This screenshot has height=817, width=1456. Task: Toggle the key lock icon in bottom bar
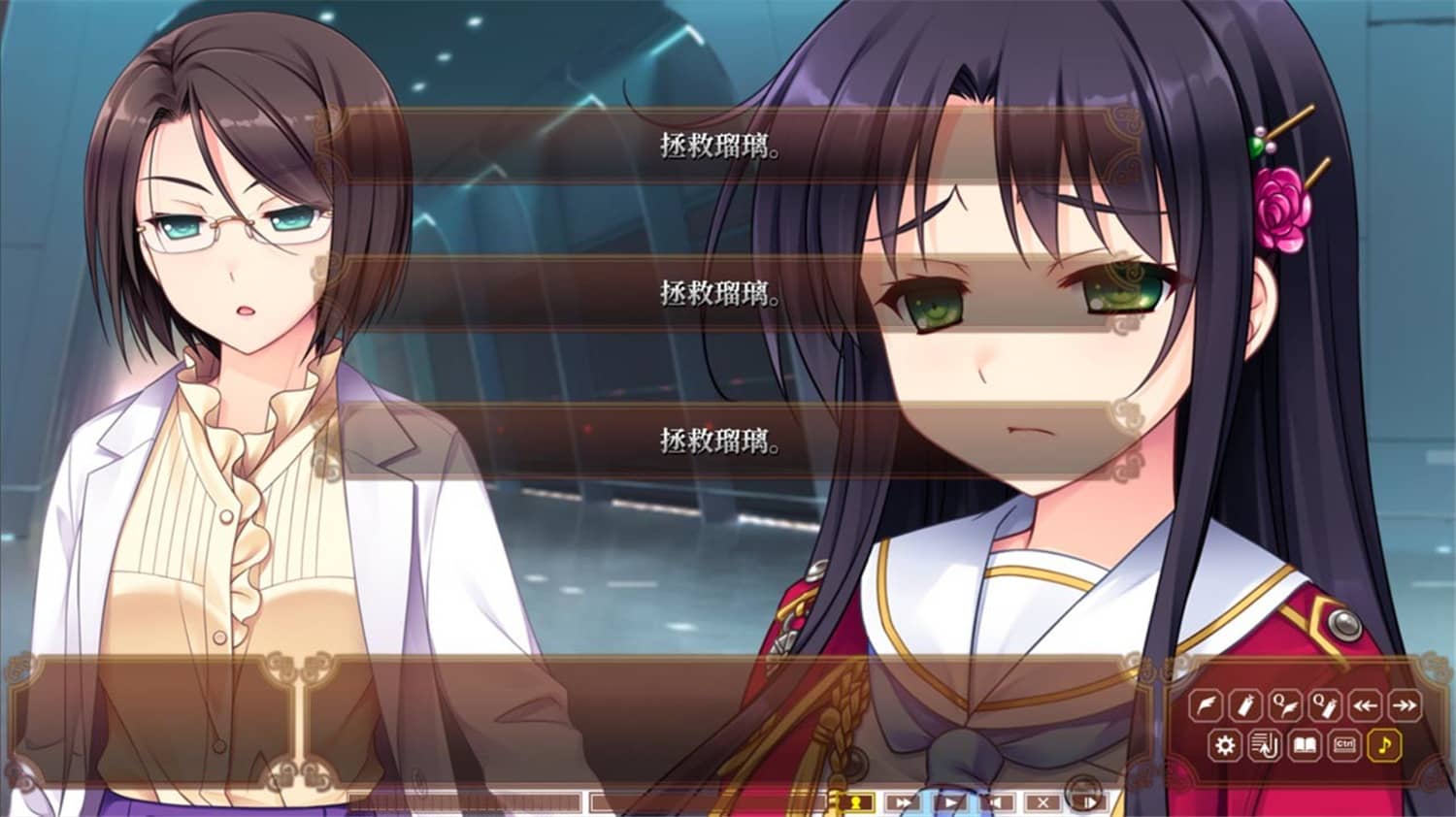(856, 801)
